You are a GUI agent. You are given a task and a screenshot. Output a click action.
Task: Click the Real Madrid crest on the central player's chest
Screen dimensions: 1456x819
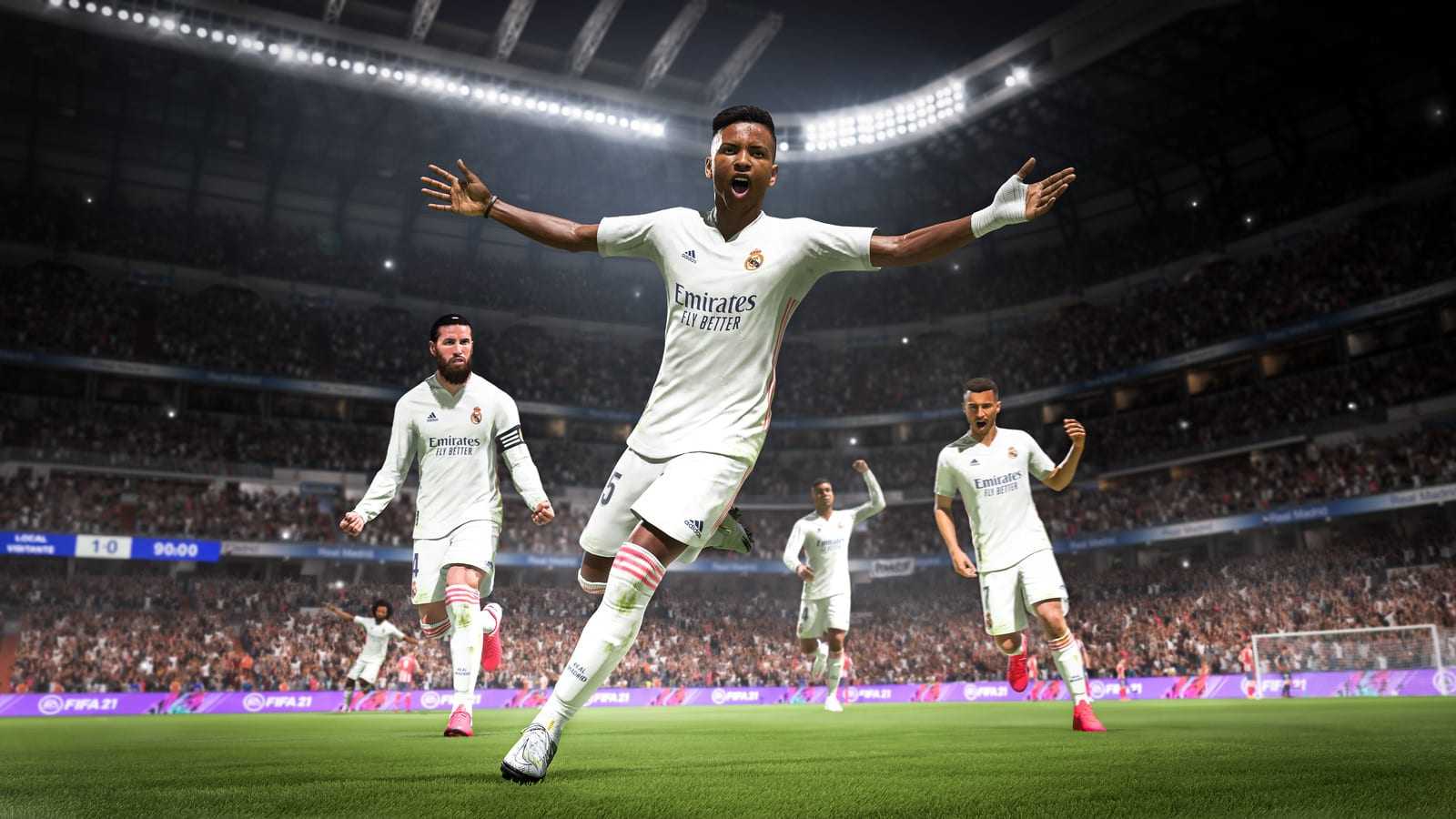click(754, 260)
